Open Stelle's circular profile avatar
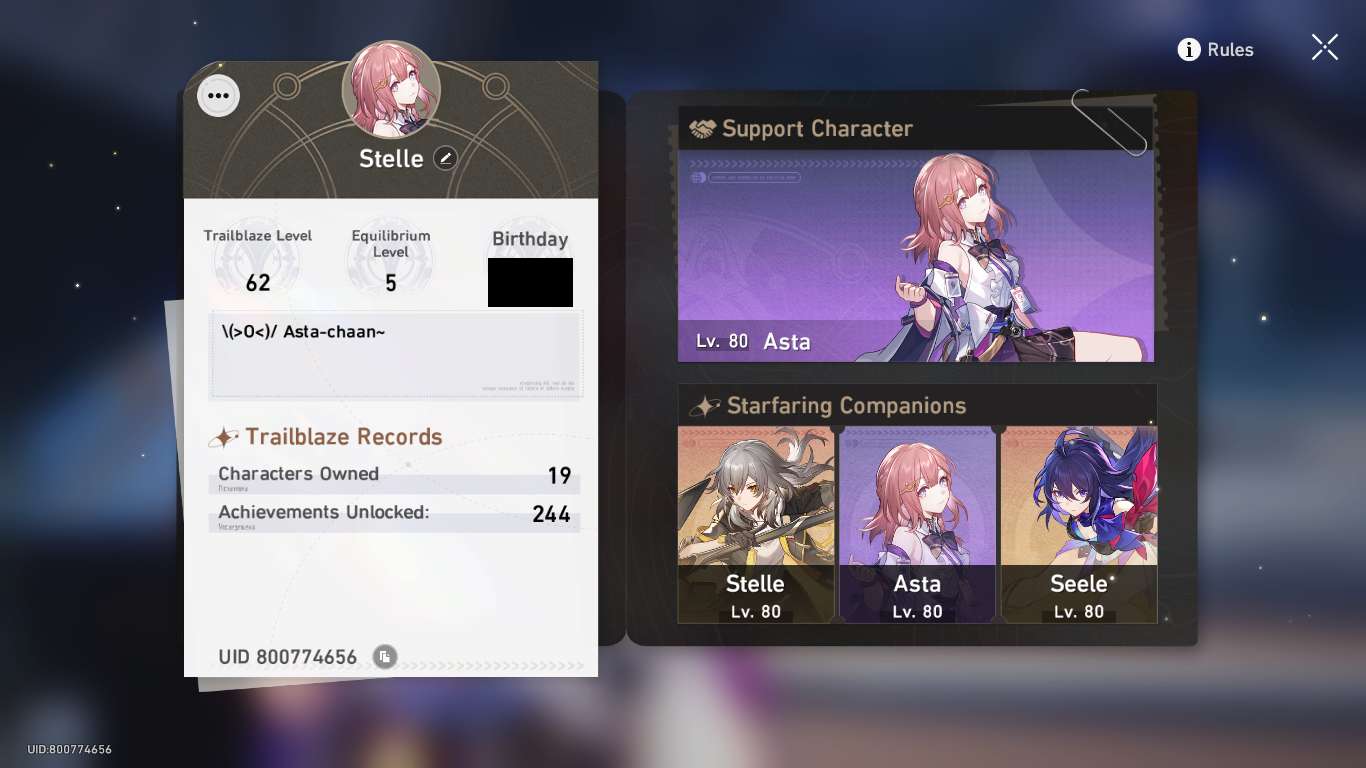The image size is (1366, 768). [391, 89]
